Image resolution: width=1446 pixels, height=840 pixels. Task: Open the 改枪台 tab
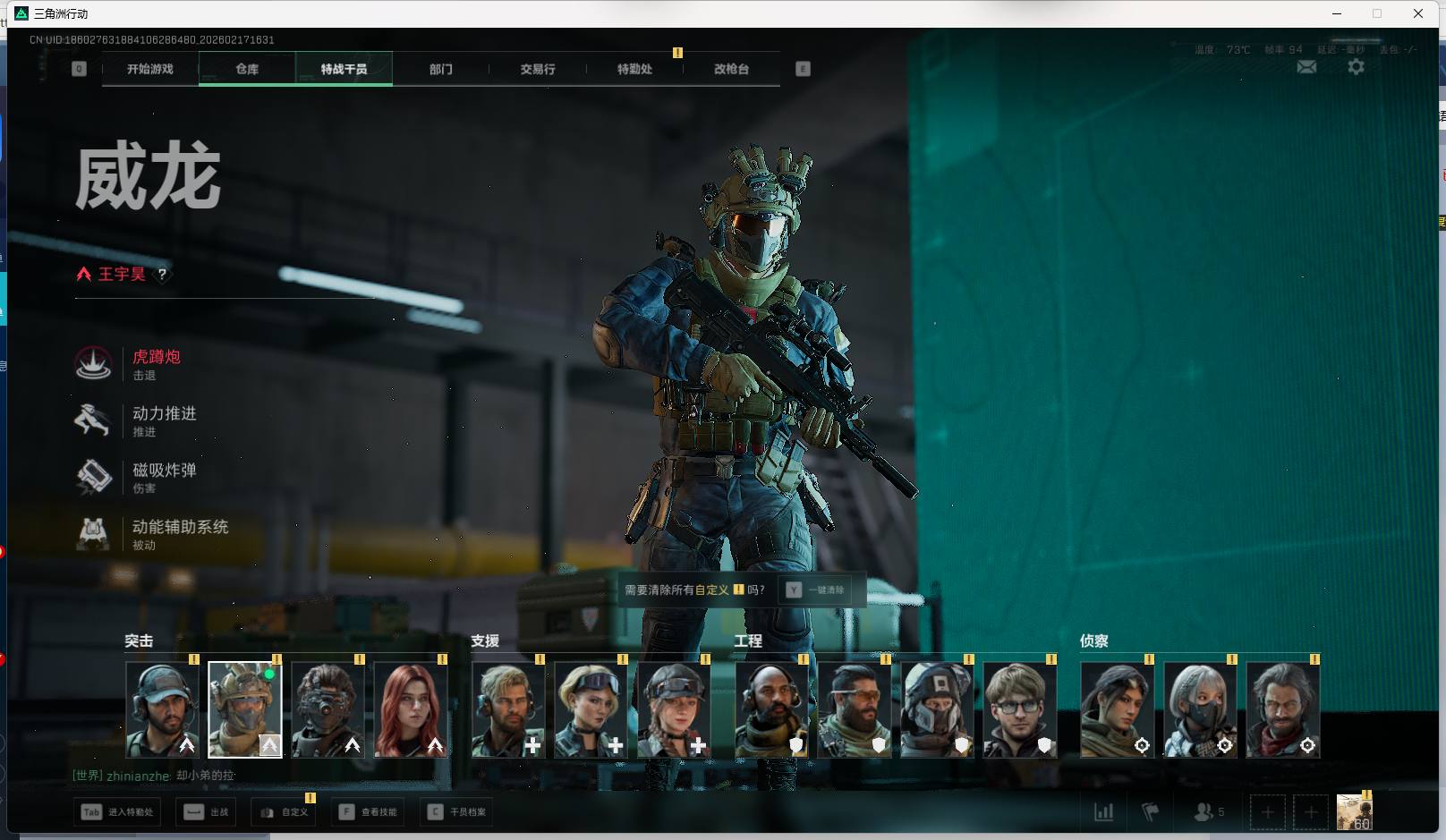point(731,69)
